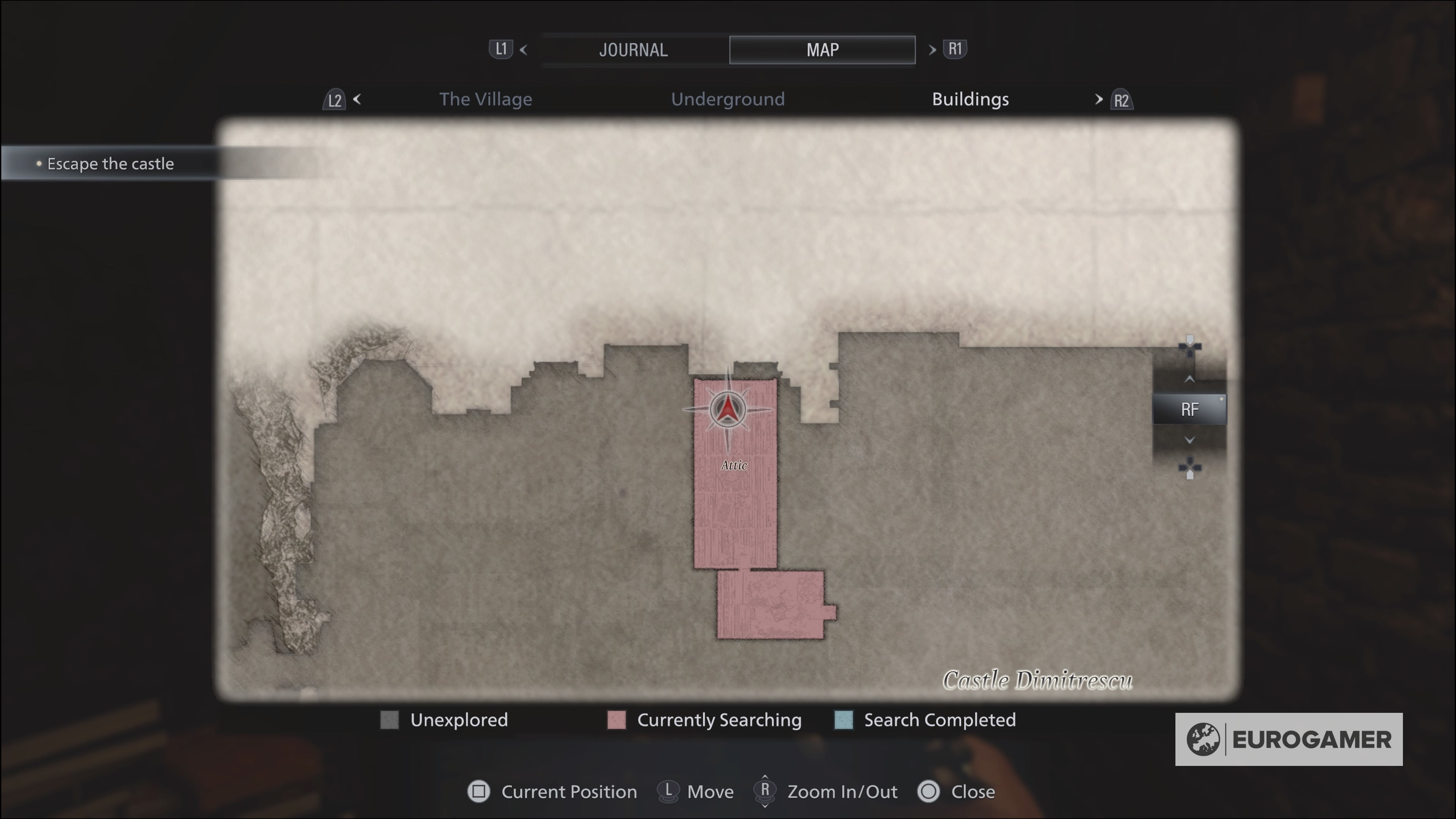Select the L2 button icon near The Village
The image size is (1456, 819).
(334, 99)
